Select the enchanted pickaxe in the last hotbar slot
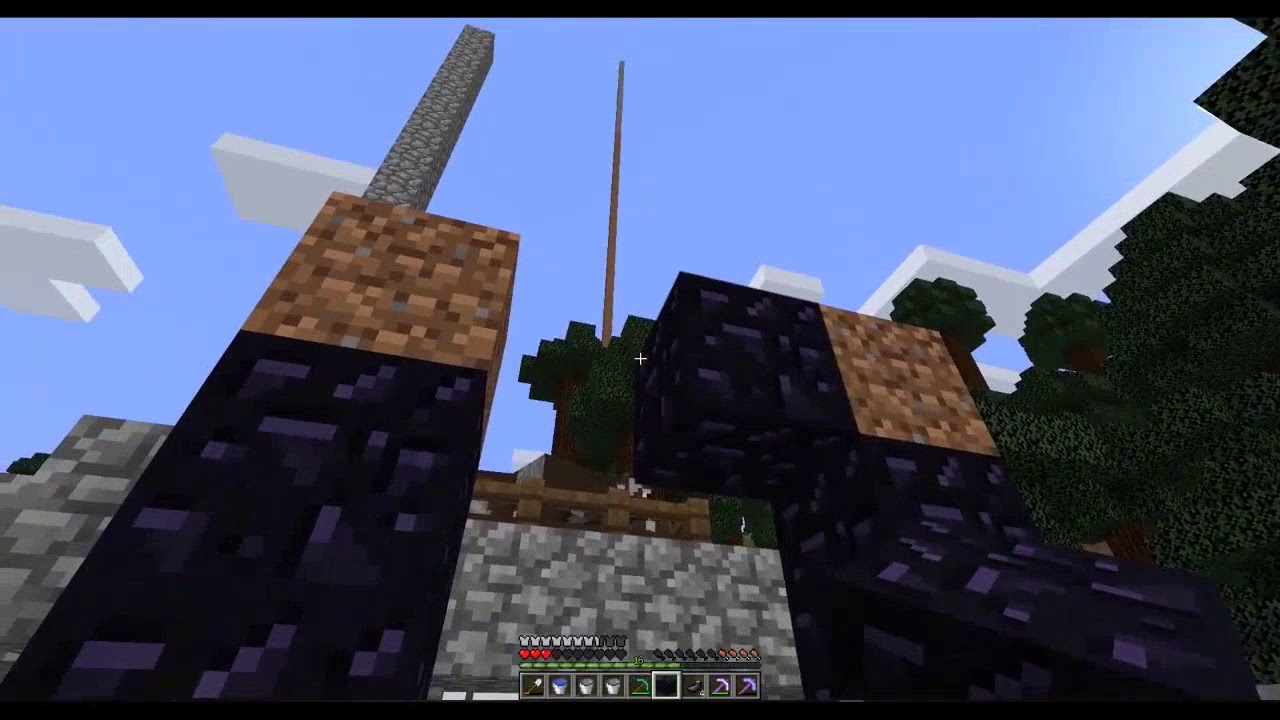Viewport: 1280px width, 720px height. coord(747,685)
